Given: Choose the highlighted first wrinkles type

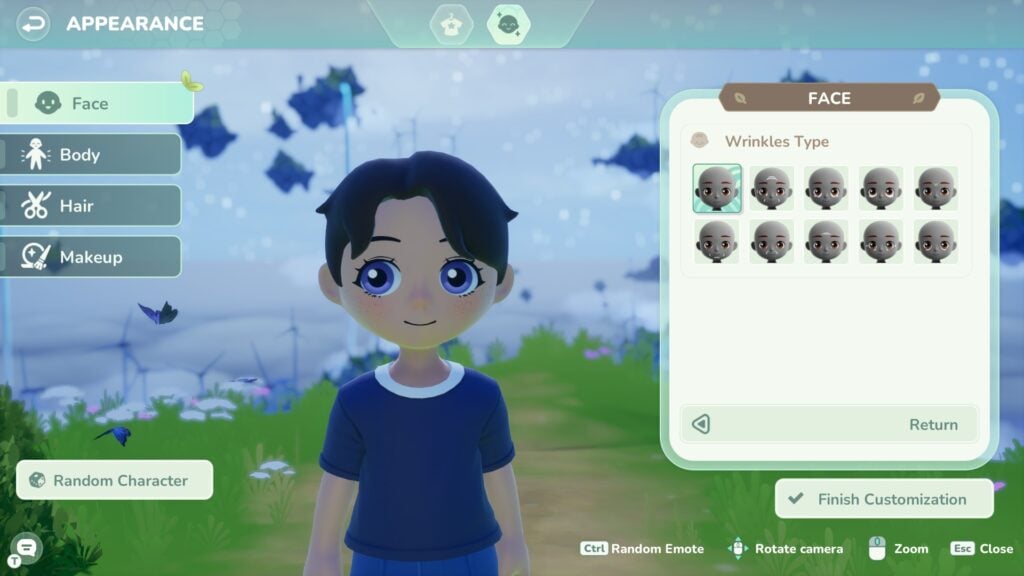Looking at the screenshot, I should point(717,188).
